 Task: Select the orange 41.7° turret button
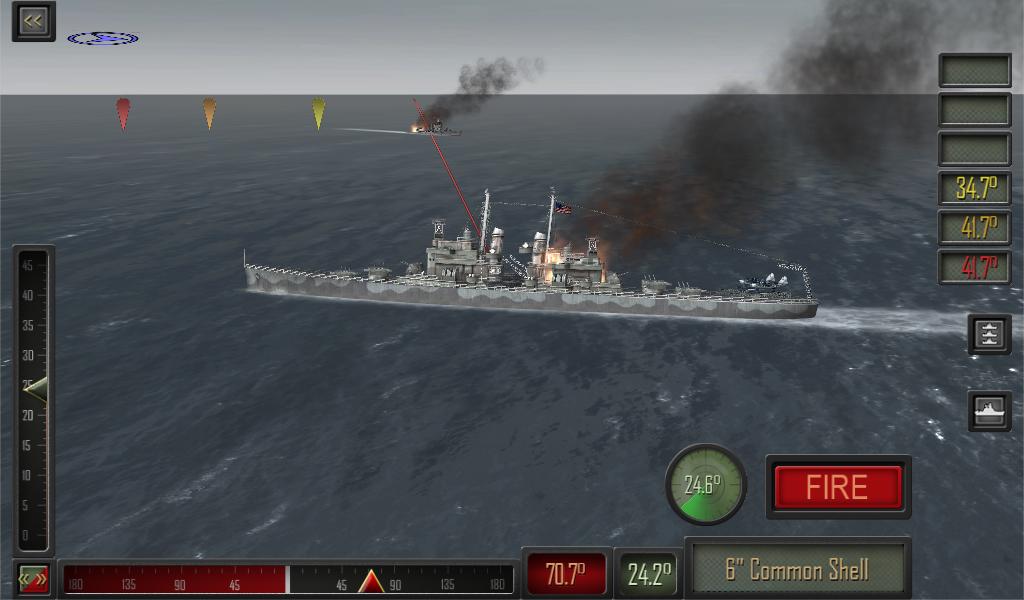click(x=975, y=227)
